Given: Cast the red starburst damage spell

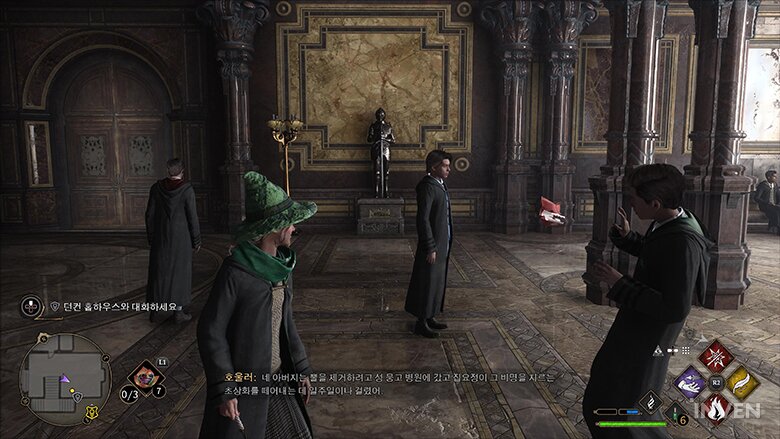Looking at the screenshot, I should click(716, 356).
